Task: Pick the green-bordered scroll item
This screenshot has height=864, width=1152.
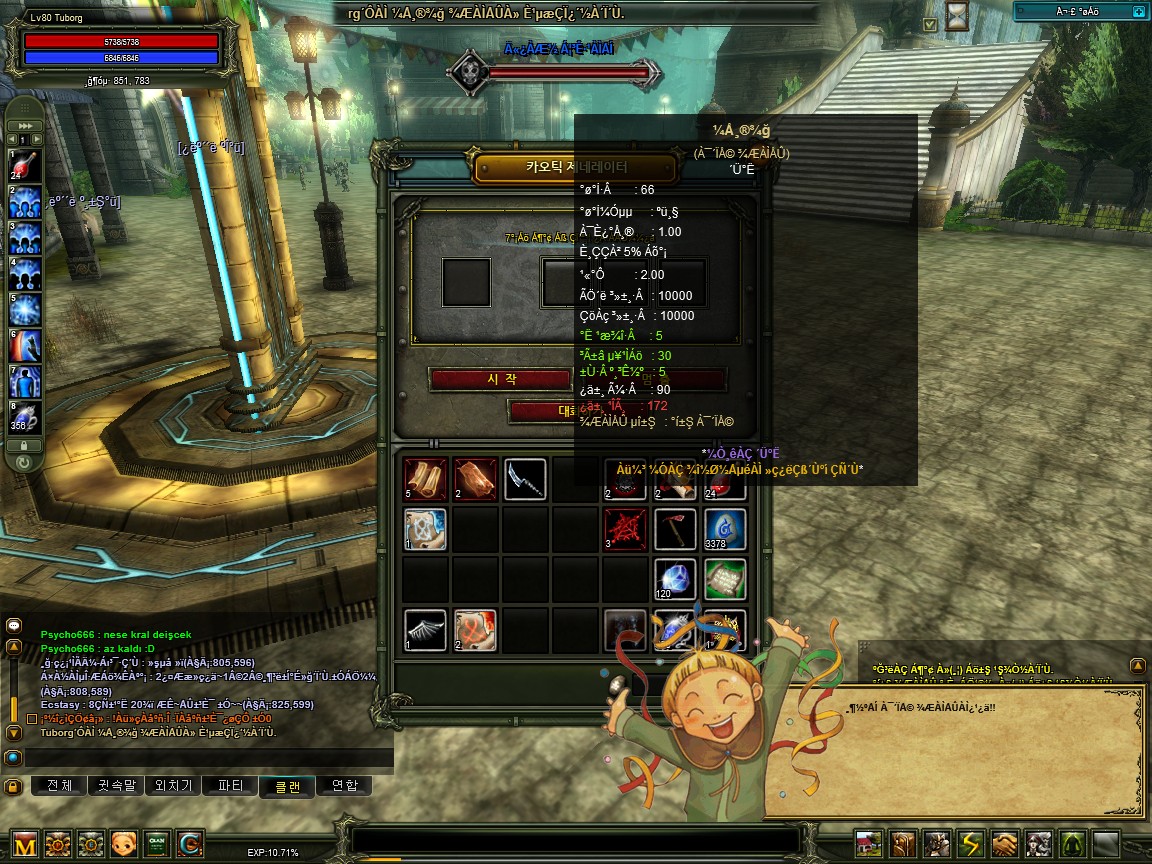Action: [725, 580]
